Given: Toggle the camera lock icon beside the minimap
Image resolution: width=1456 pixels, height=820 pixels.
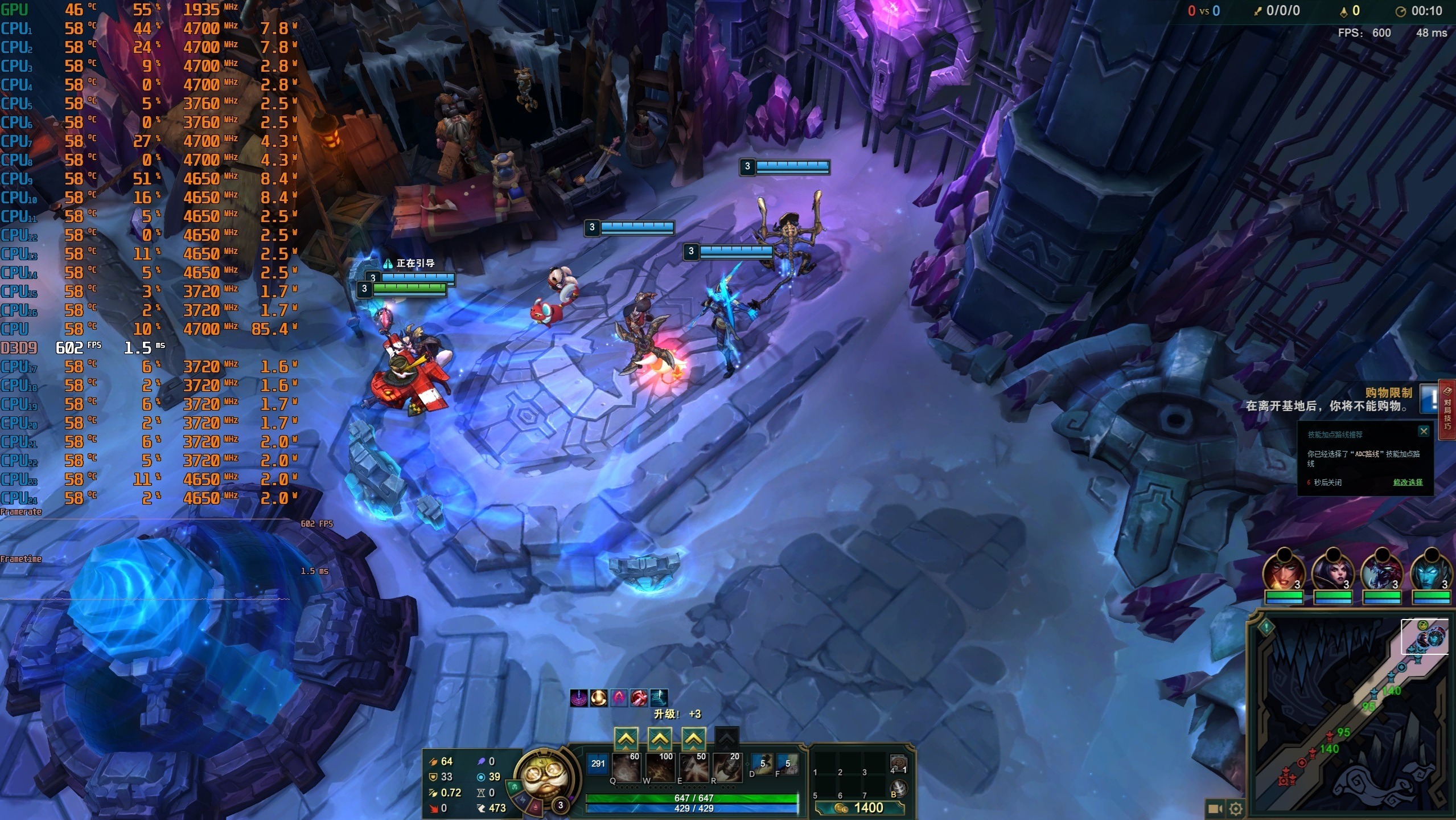Looking at the screenshot, I should tap(1215, 808).
